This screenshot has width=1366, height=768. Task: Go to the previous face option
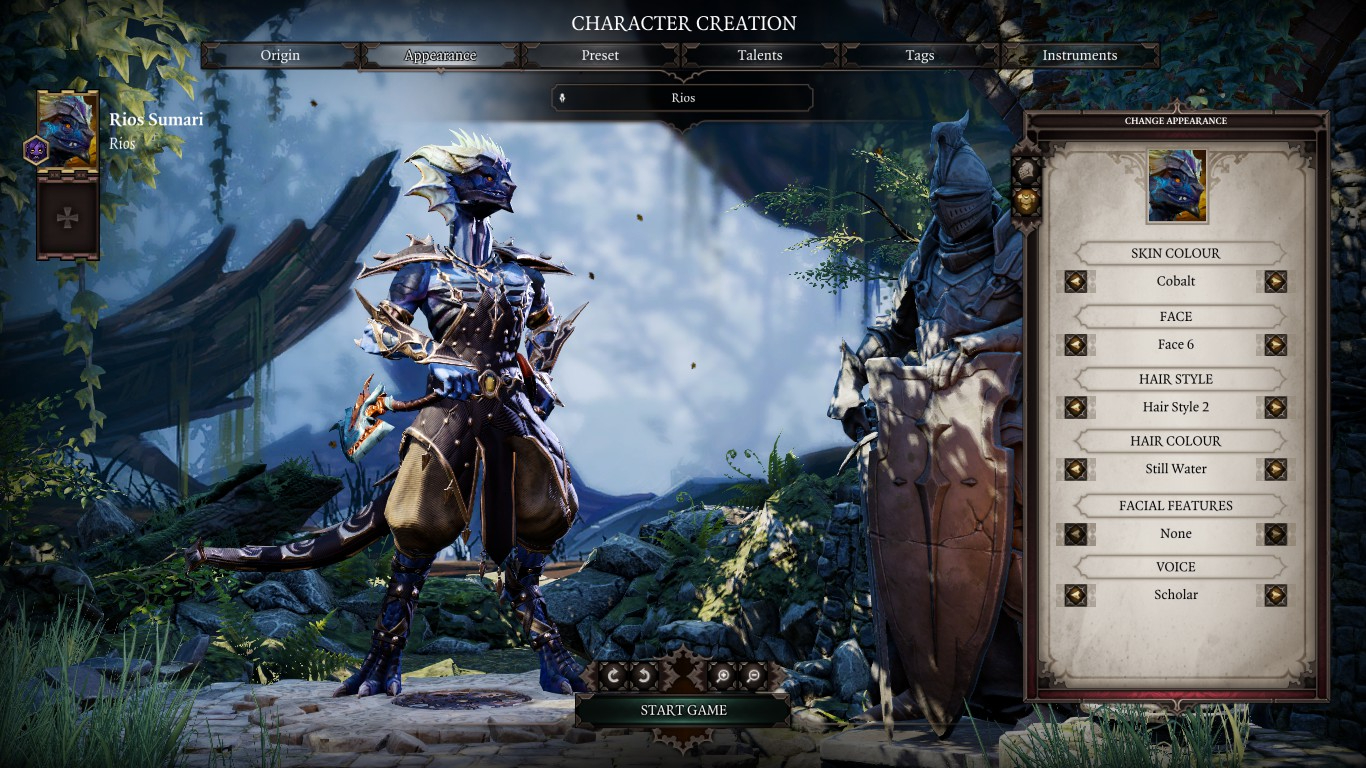[1076, 345]
